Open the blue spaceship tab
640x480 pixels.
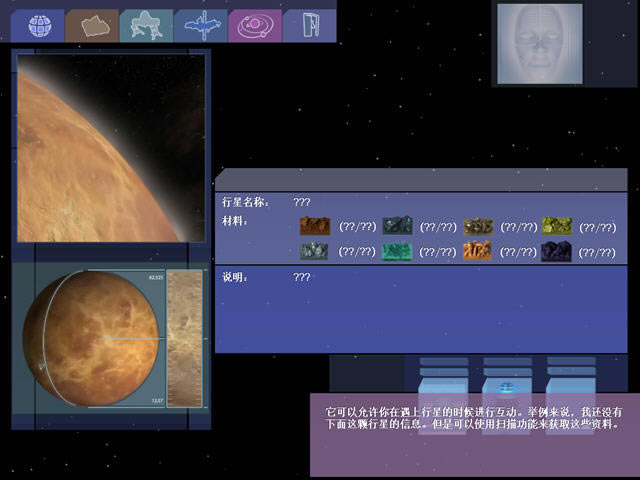pyautogui.click(x=200, y=25)
